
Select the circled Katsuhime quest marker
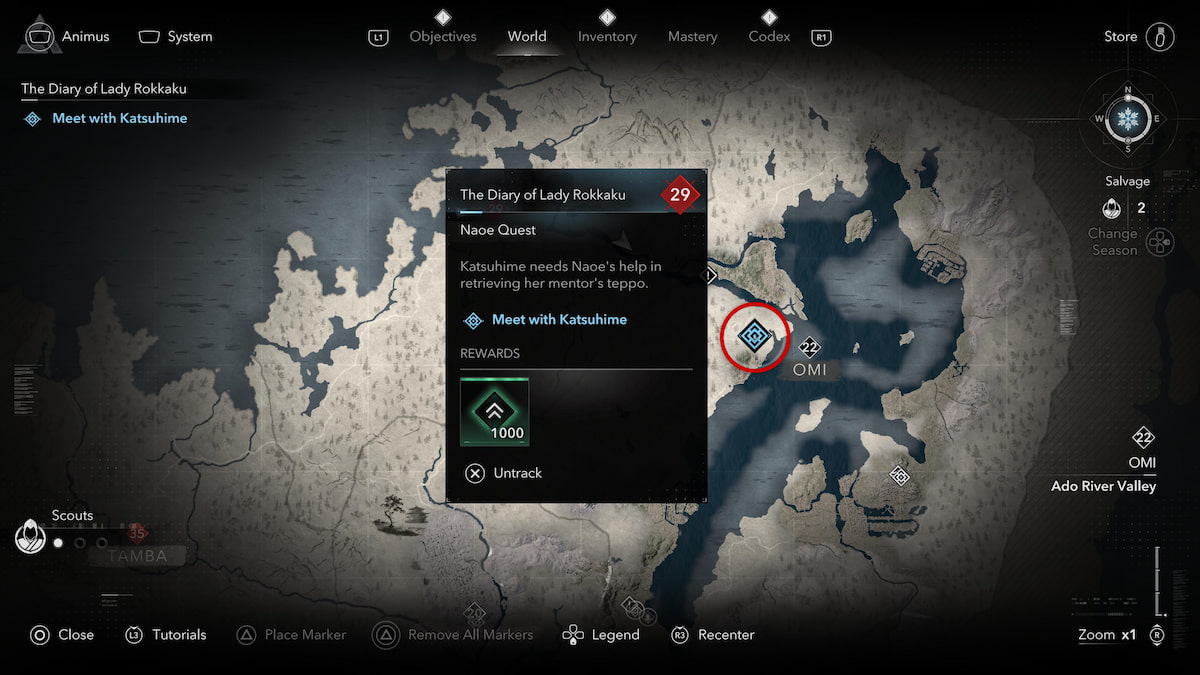755,336
